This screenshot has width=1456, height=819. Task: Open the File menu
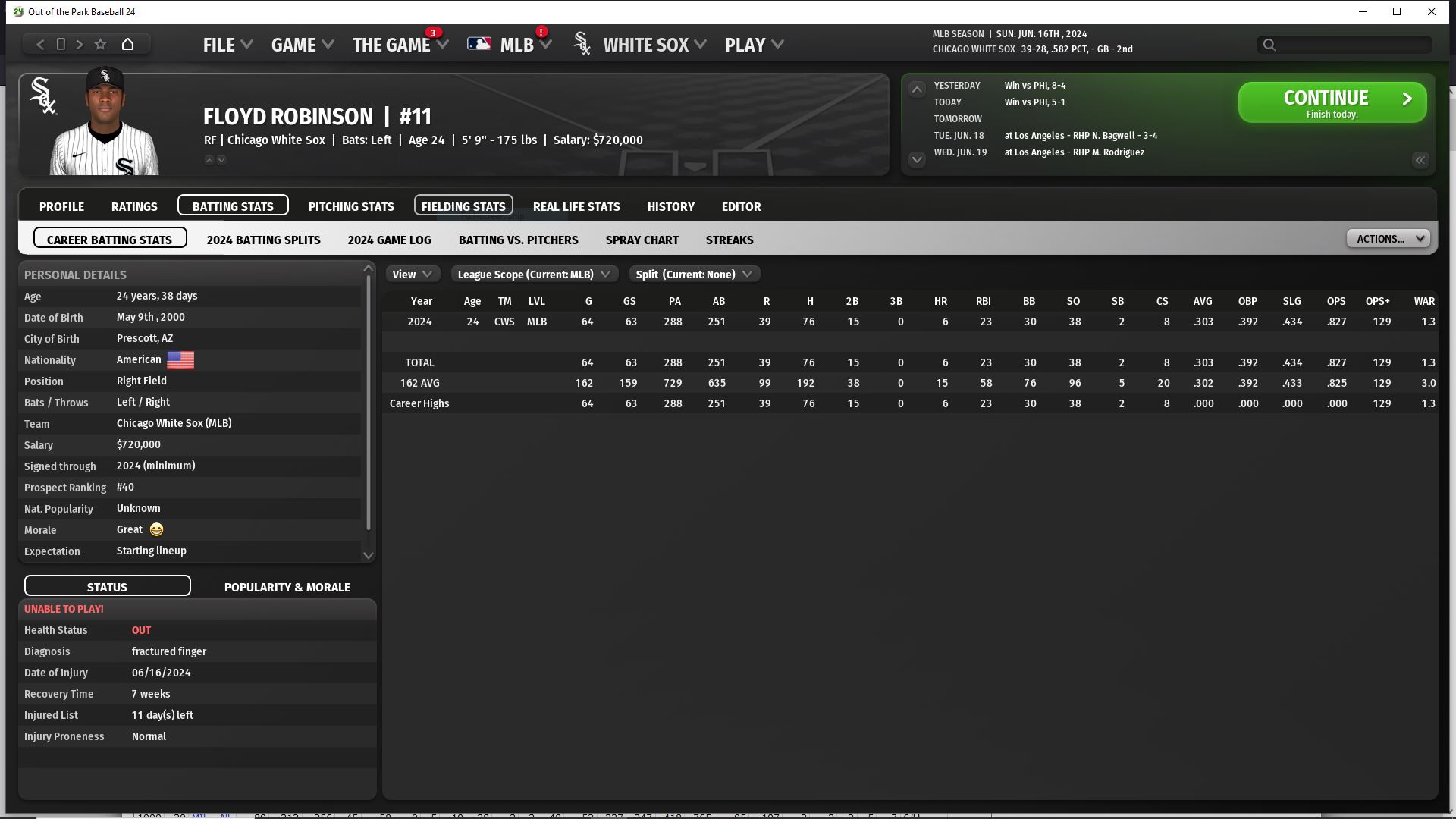coord(227,45)
